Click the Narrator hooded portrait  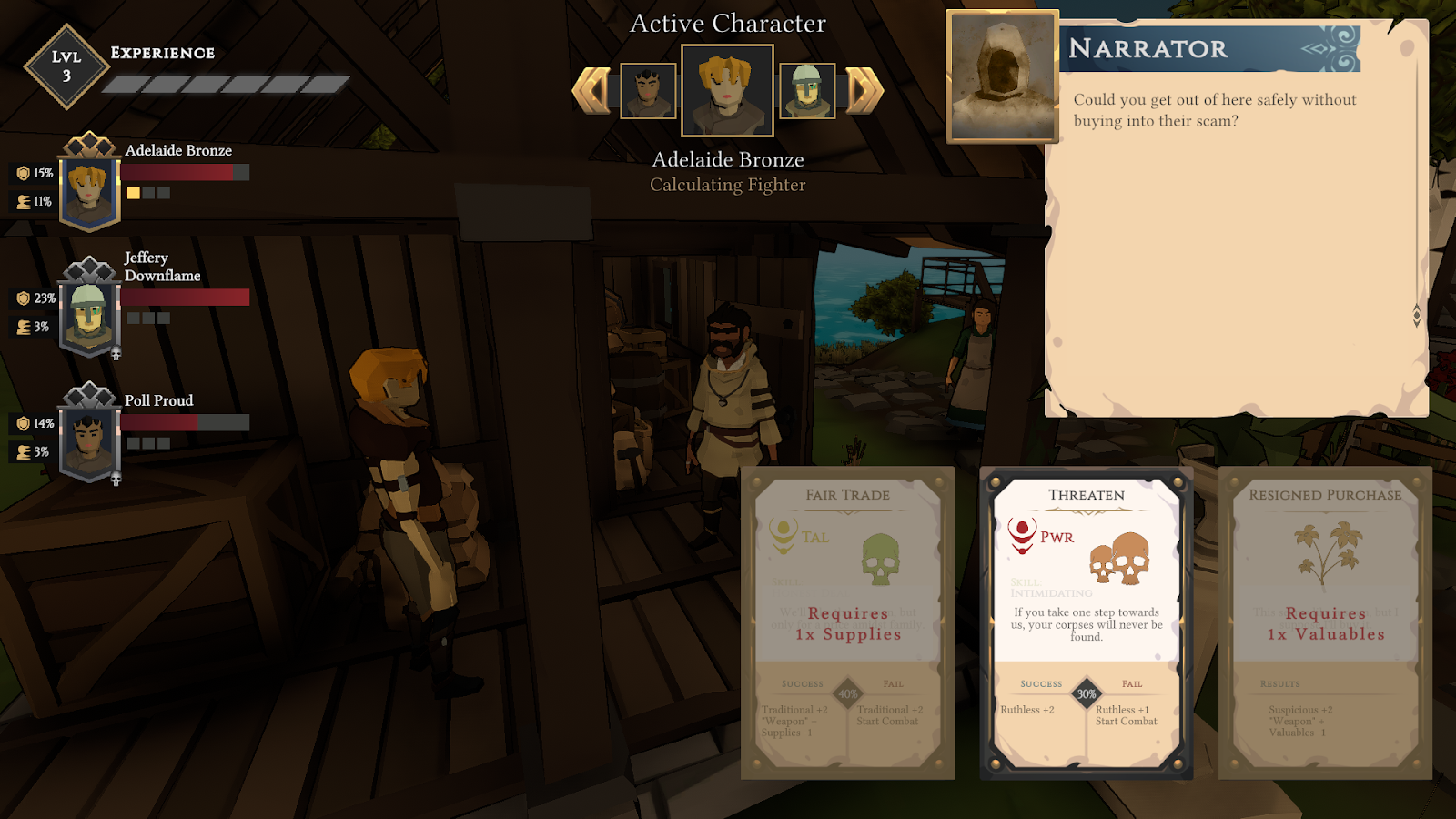click(1002, 76)
